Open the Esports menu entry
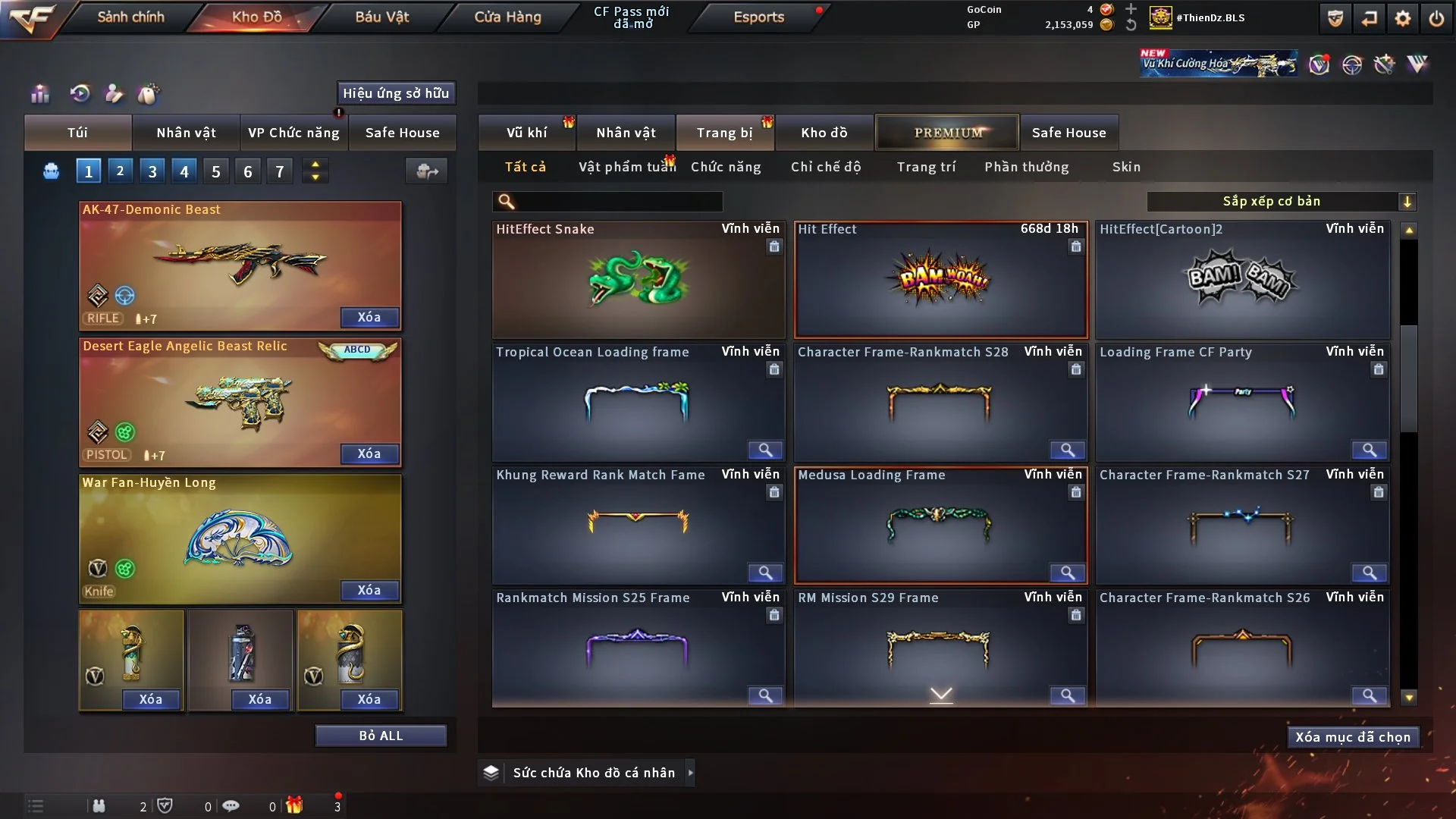This screenshot has width=1456, height=819. click(758, 17)
